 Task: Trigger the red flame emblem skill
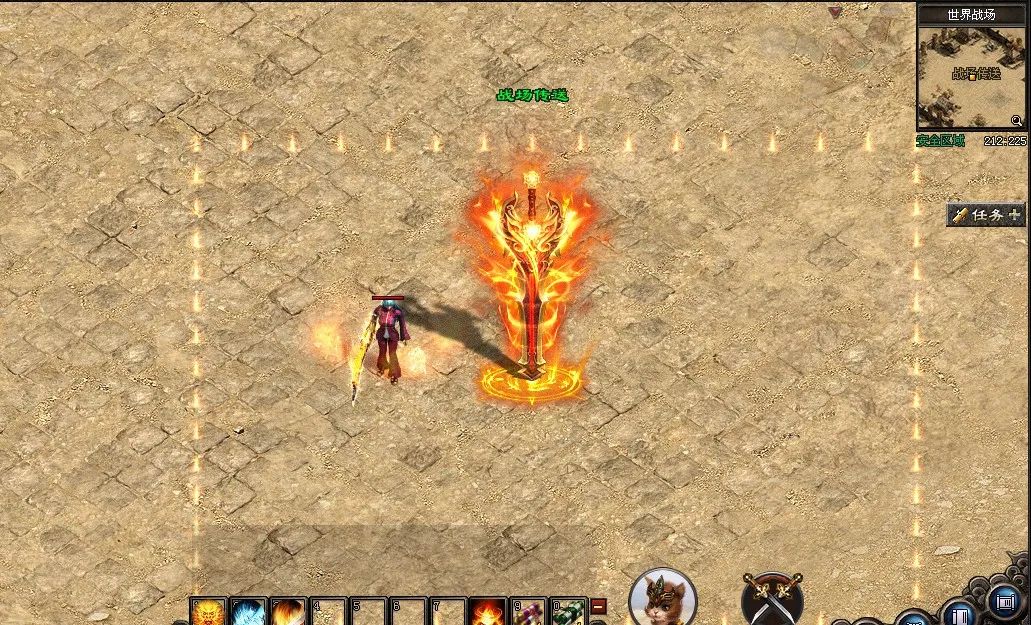click(x=488, y=612)
